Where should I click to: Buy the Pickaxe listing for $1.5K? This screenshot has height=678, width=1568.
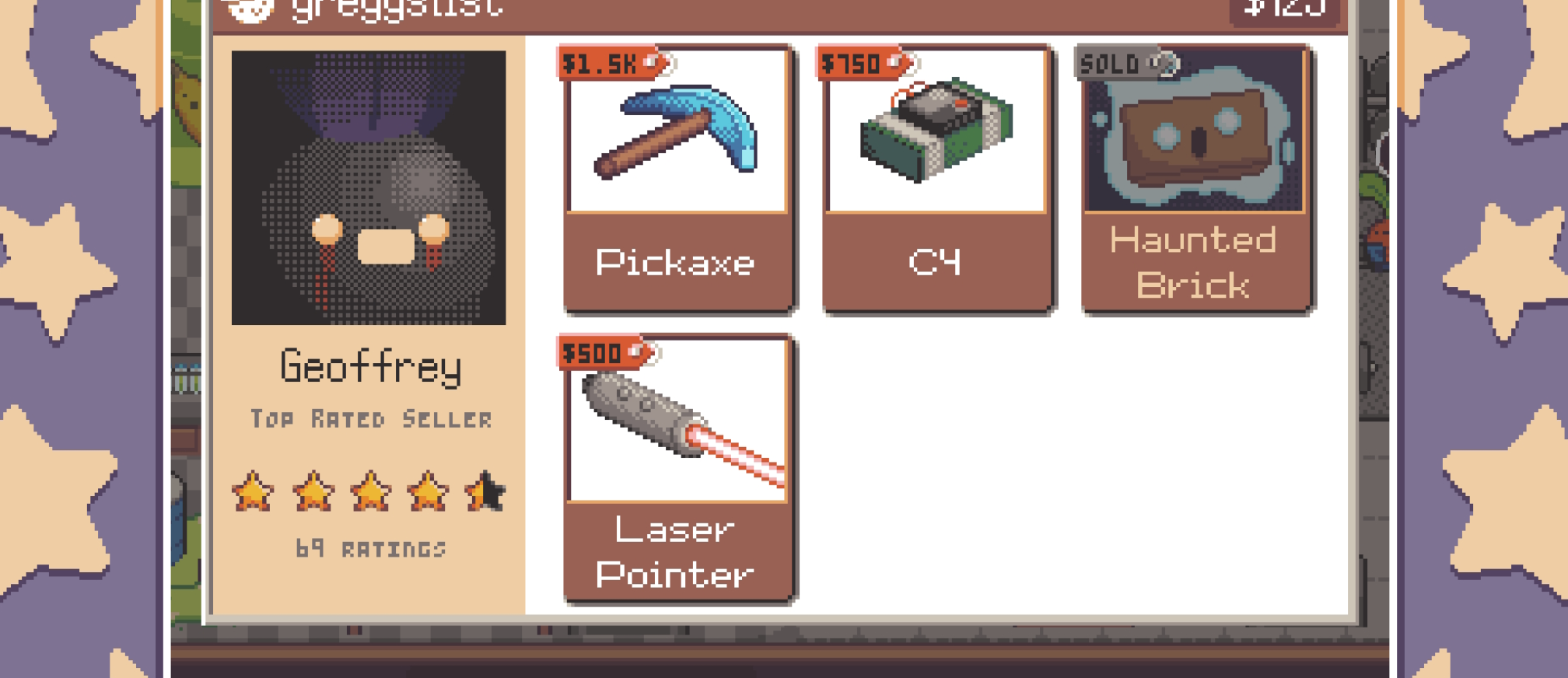tap(677, 179)
